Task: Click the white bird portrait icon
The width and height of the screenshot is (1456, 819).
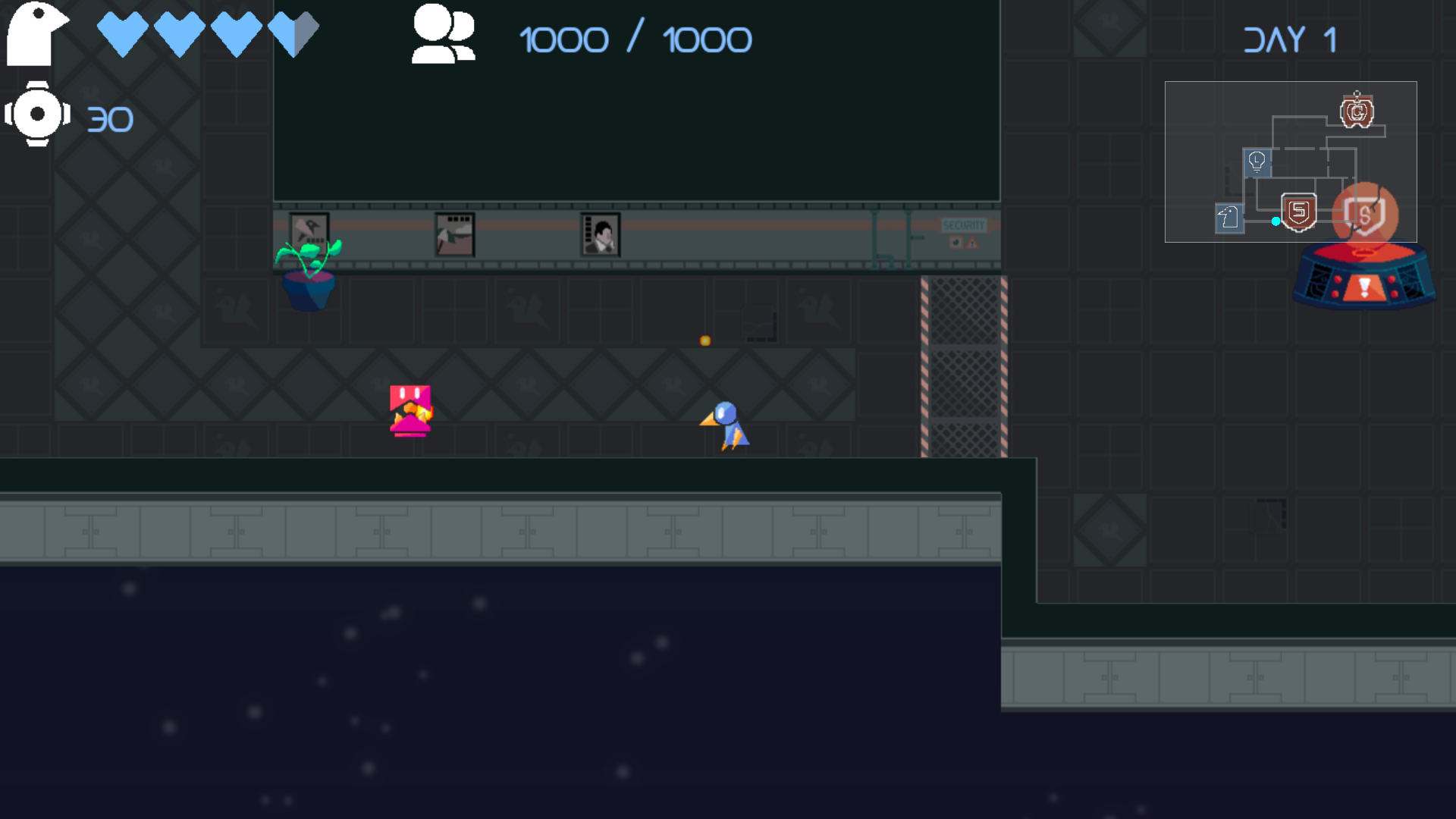Action: (x=36, y=33)
